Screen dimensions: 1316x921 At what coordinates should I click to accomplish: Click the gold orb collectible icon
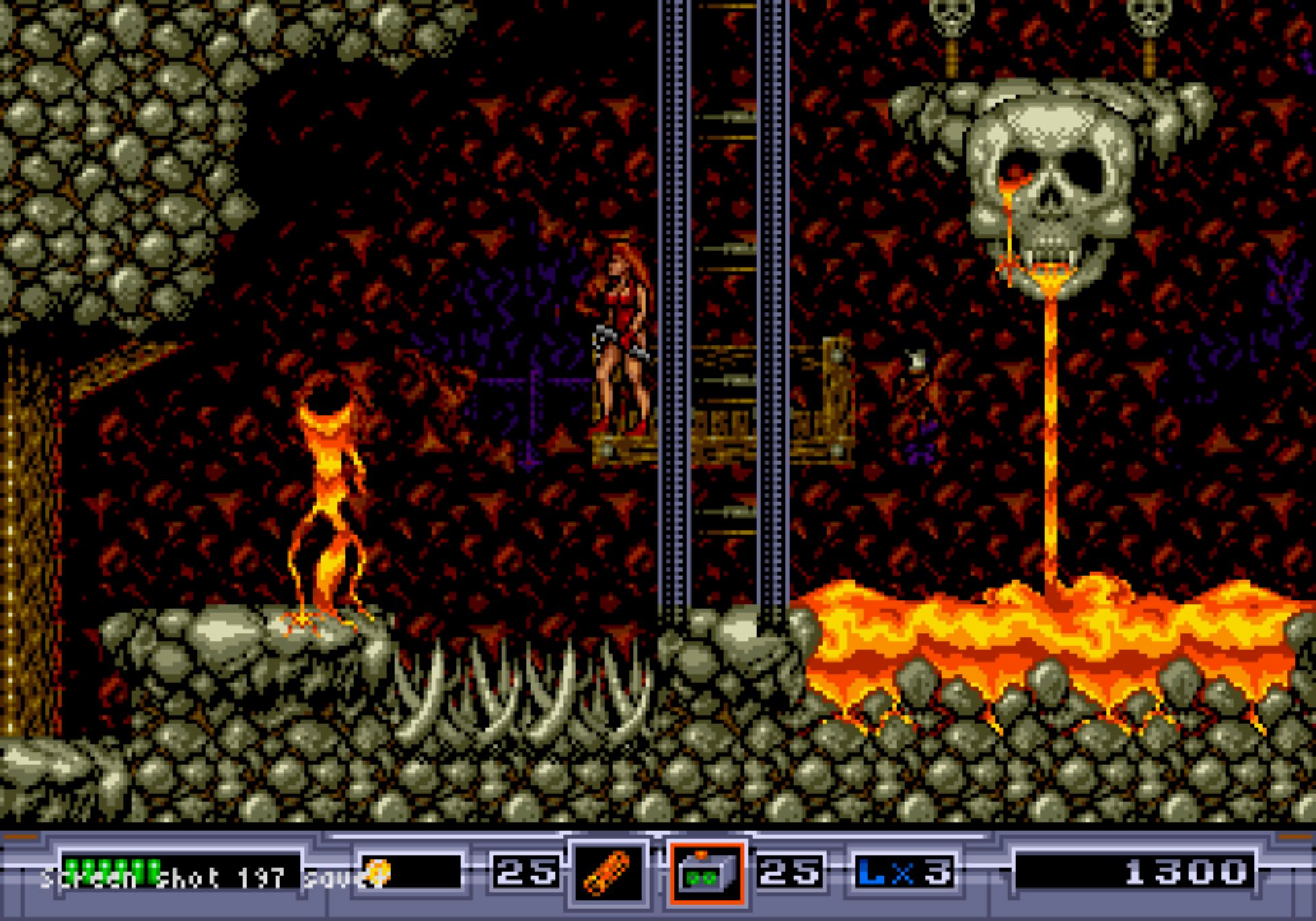(377, 872)
